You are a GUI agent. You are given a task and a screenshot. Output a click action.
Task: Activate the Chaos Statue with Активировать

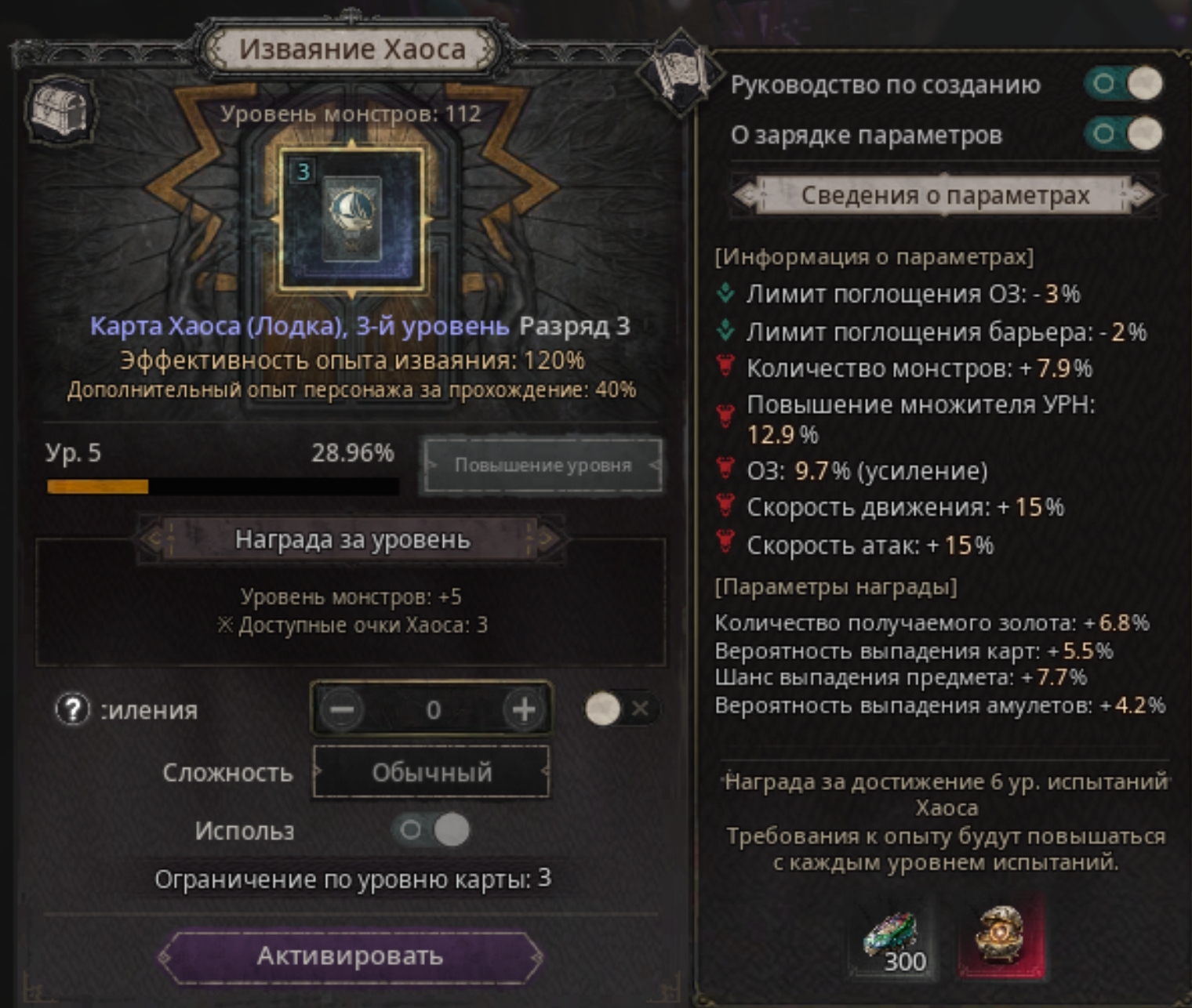point(350,956)
